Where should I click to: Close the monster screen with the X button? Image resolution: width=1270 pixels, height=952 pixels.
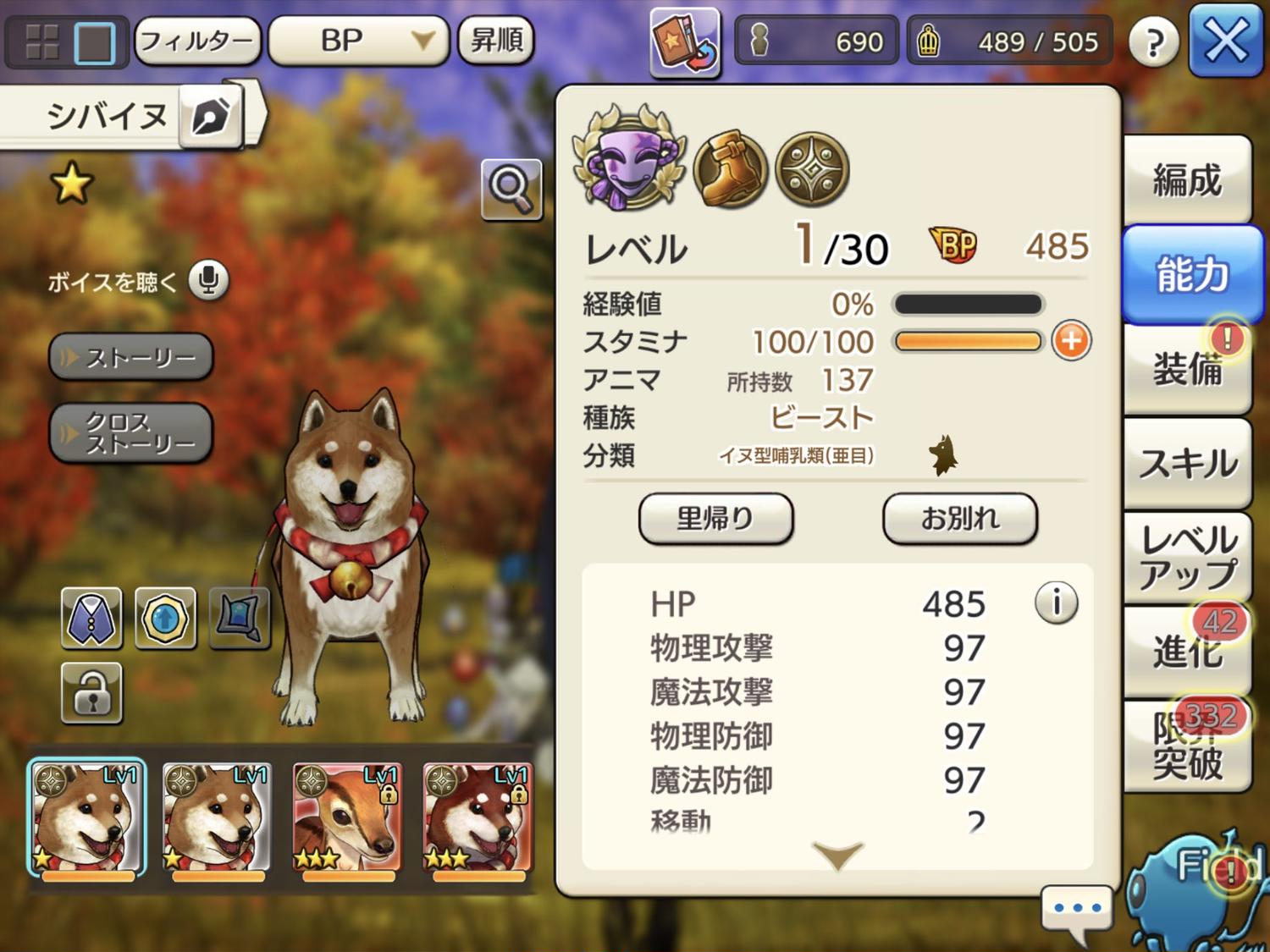1224,40
